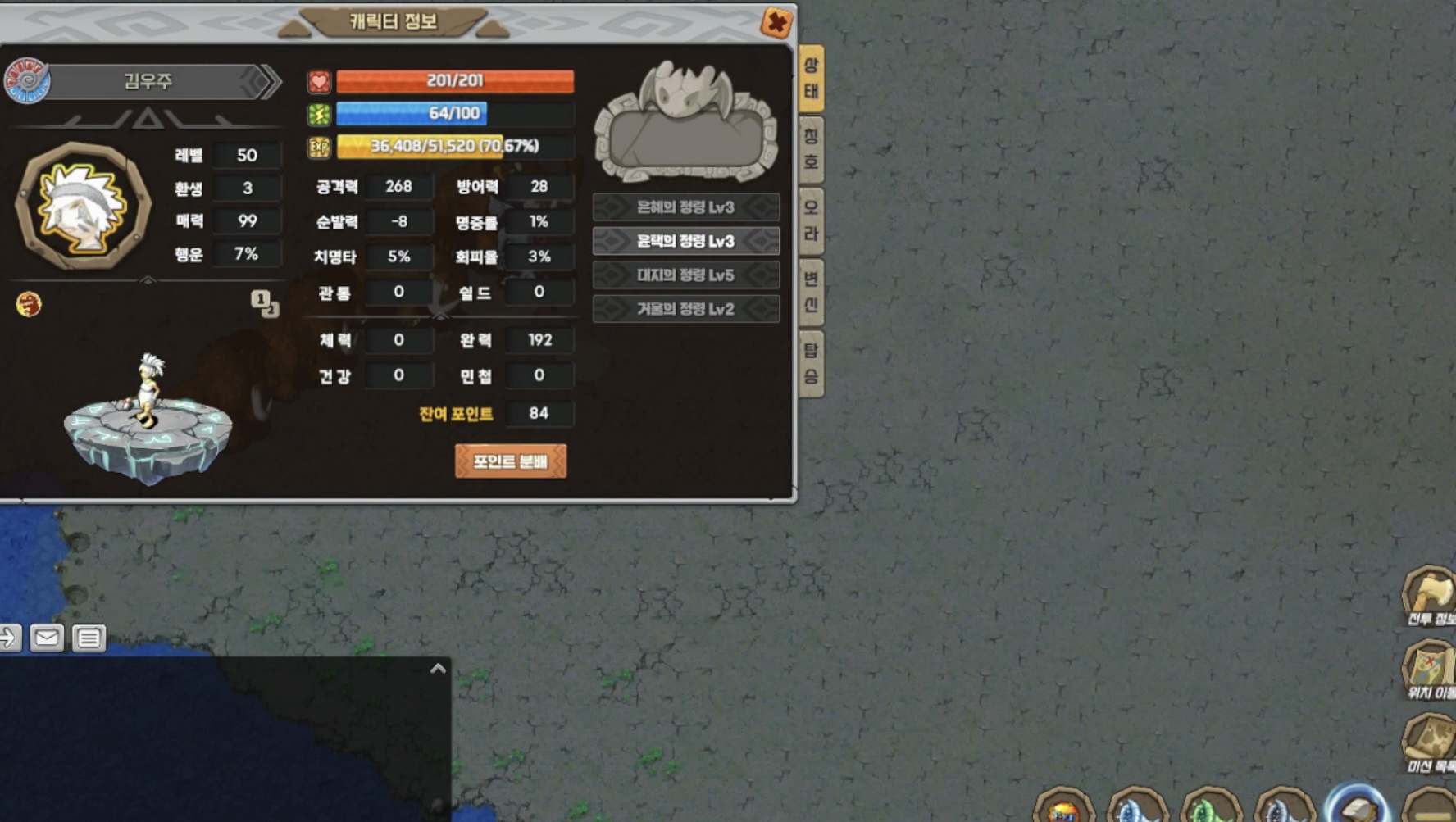Screen dimensions: 1456x822
Task: Open 위치 이동 map icon
Action: pos(1430,668)
